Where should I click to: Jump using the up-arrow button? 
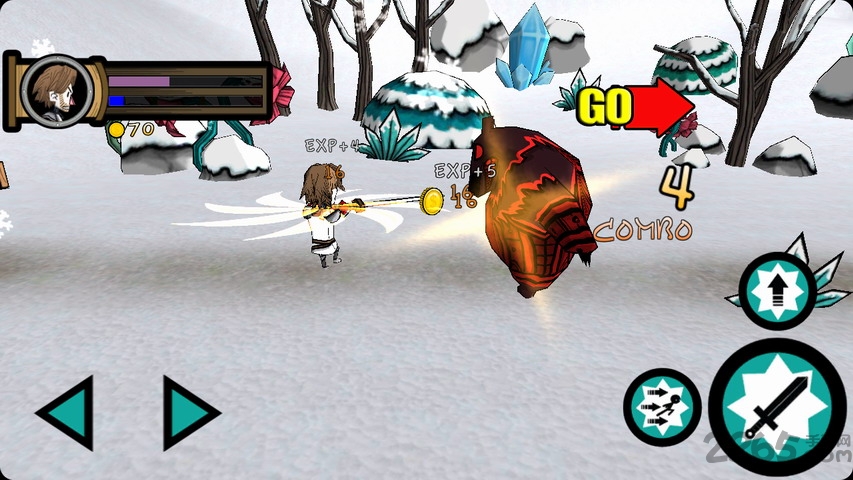777,291
